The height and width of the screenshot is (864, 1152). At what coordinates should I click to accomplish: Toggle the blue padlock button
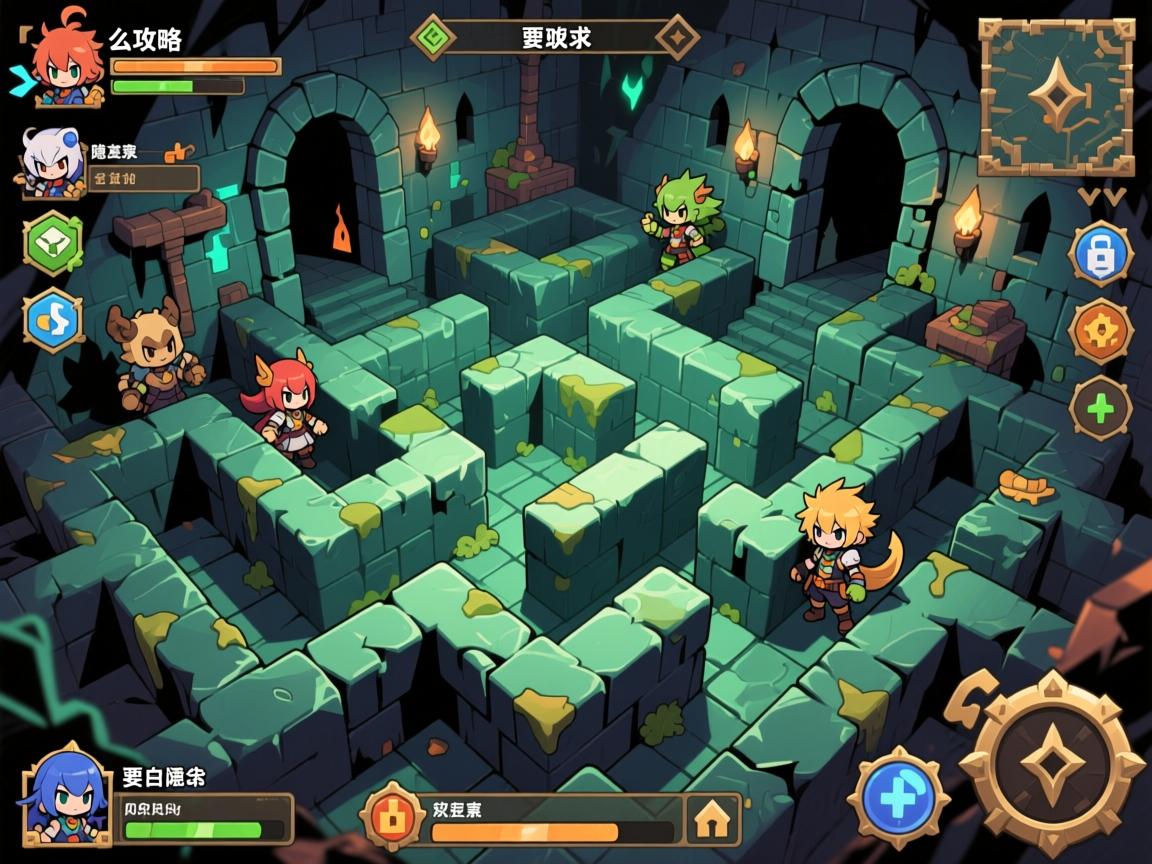1100,255
